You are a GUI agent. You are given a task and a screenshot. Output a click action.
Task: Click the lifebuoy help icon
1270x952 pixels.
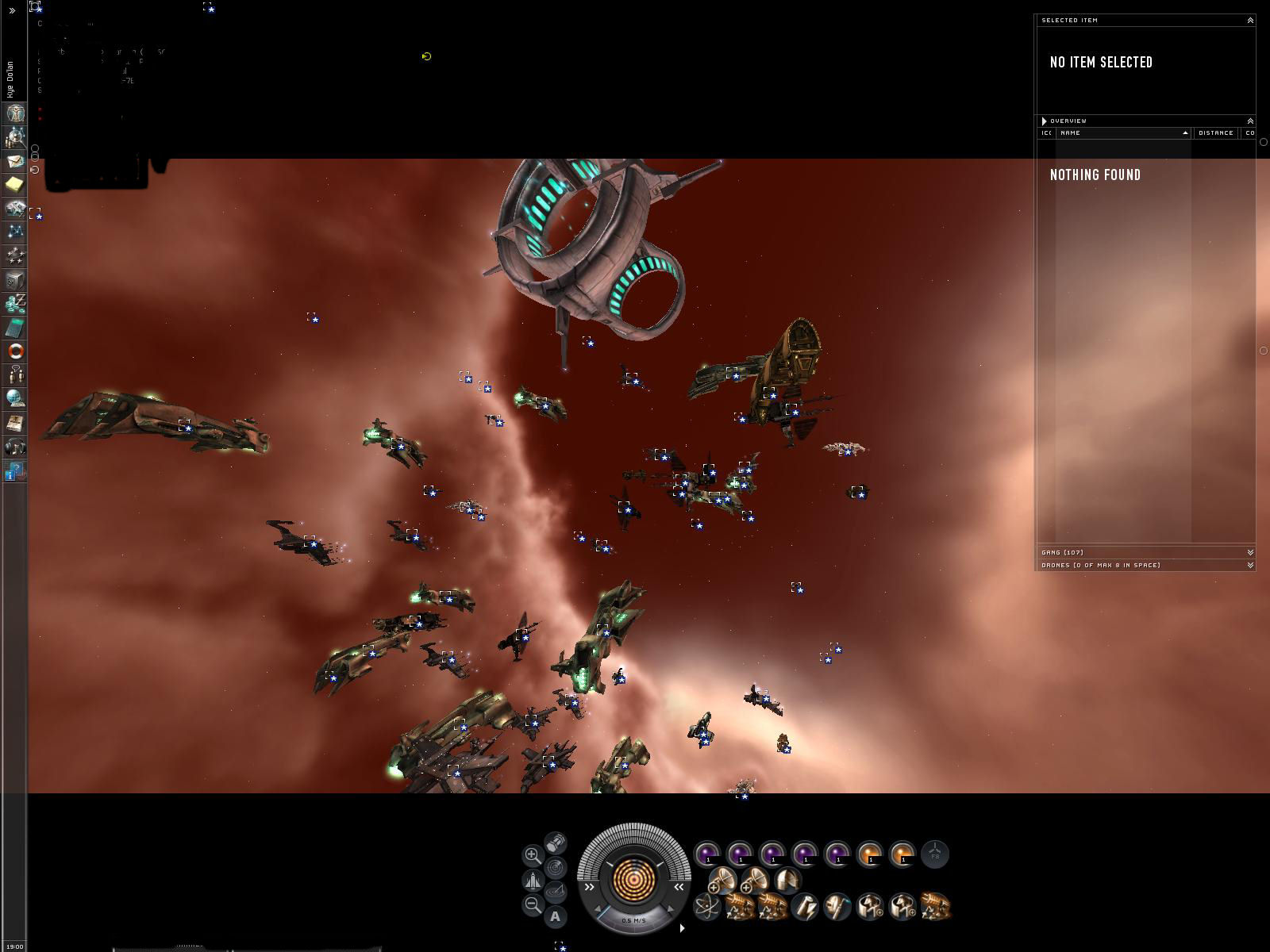click(15, 351)
